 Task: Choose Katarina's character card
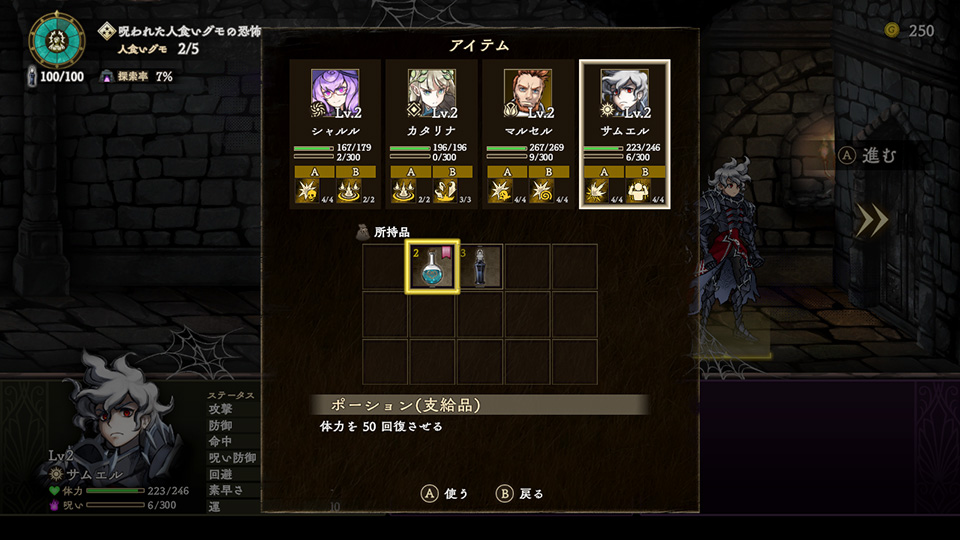coord(432,133)
